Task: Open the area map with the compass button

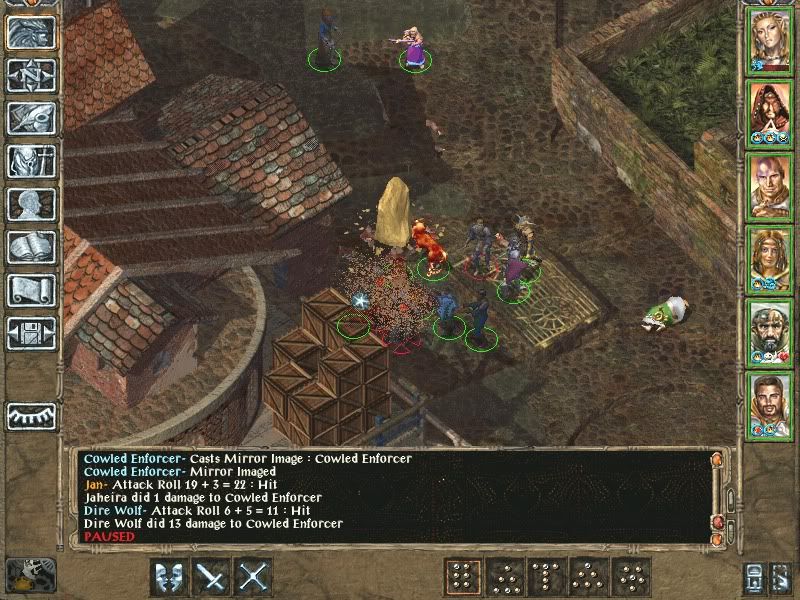Action: pyautogui.click(x=32, y=76)
